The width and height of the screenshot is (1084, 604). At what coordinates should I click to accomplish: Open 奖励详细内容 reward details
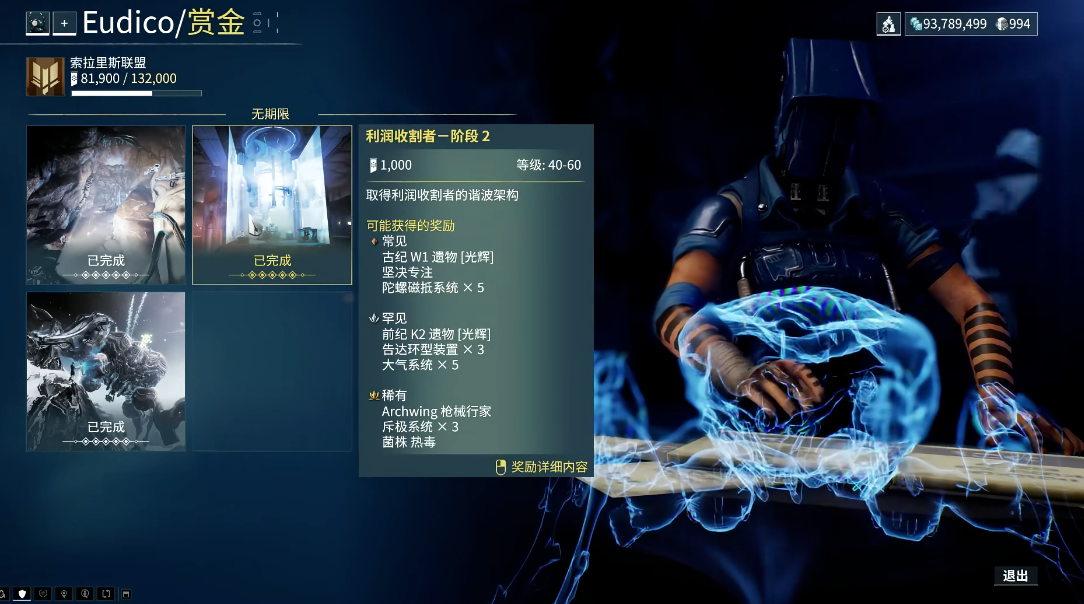pyautogui.click(x=541, y=467)
